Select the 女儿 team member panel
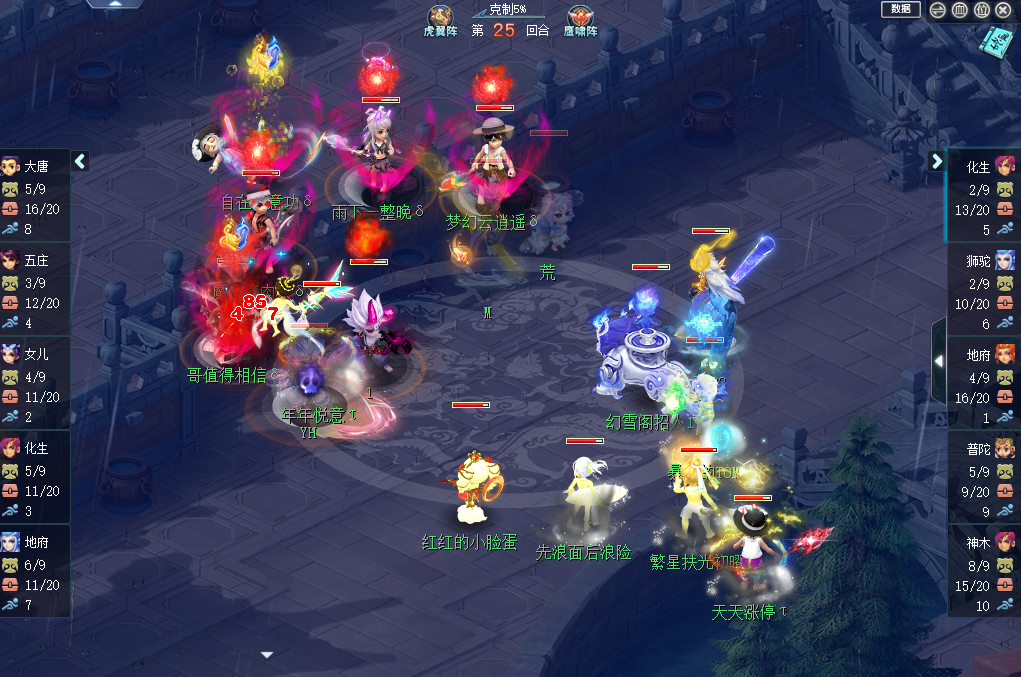Image resolution: width=1021 pixels, height=677 pixels. pyautogui.click(x=35, y=385)
